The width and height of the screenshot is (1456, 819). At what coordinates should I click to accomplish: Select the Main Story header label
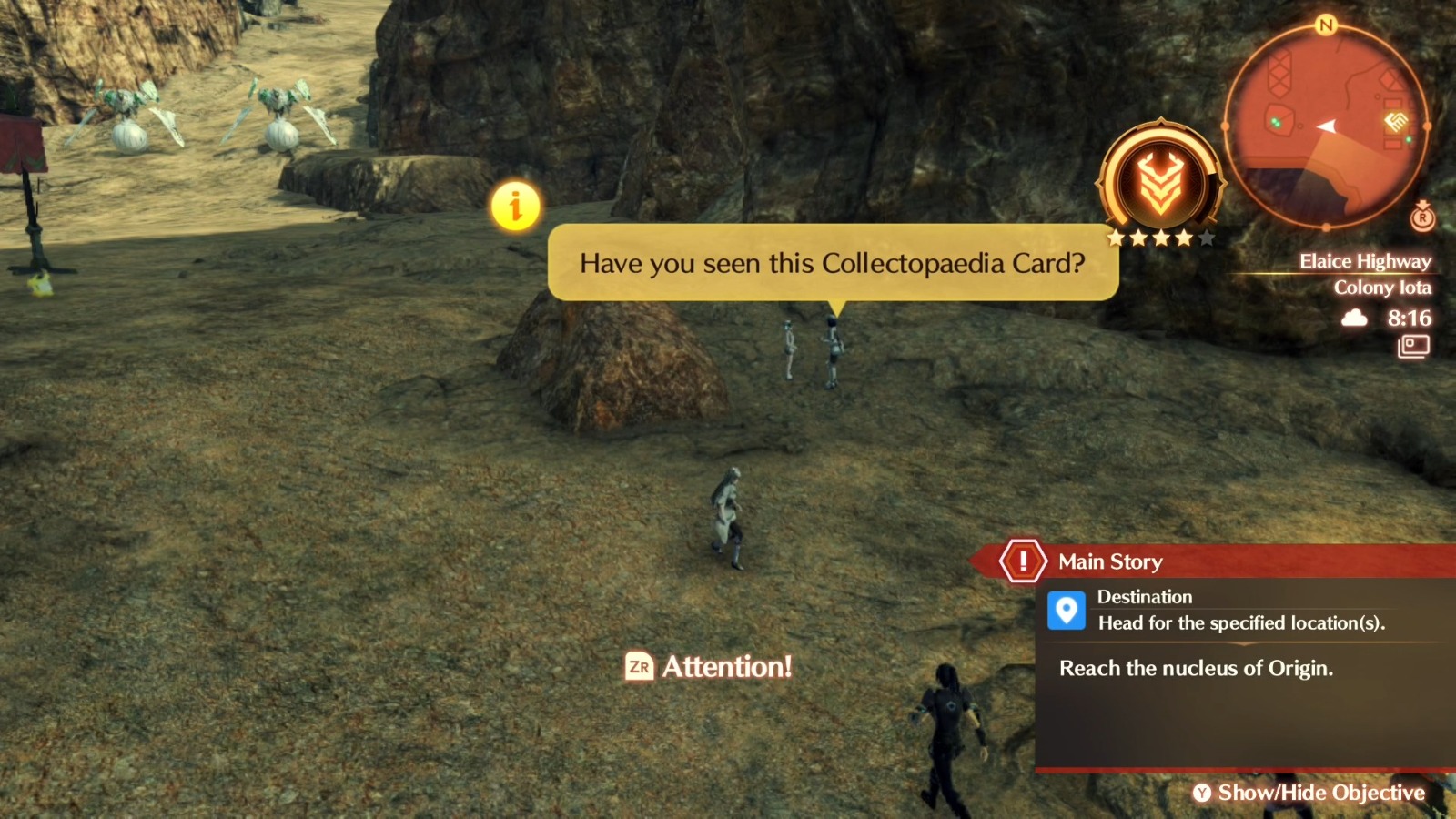pyautogui.click(x=1109, y=561)
